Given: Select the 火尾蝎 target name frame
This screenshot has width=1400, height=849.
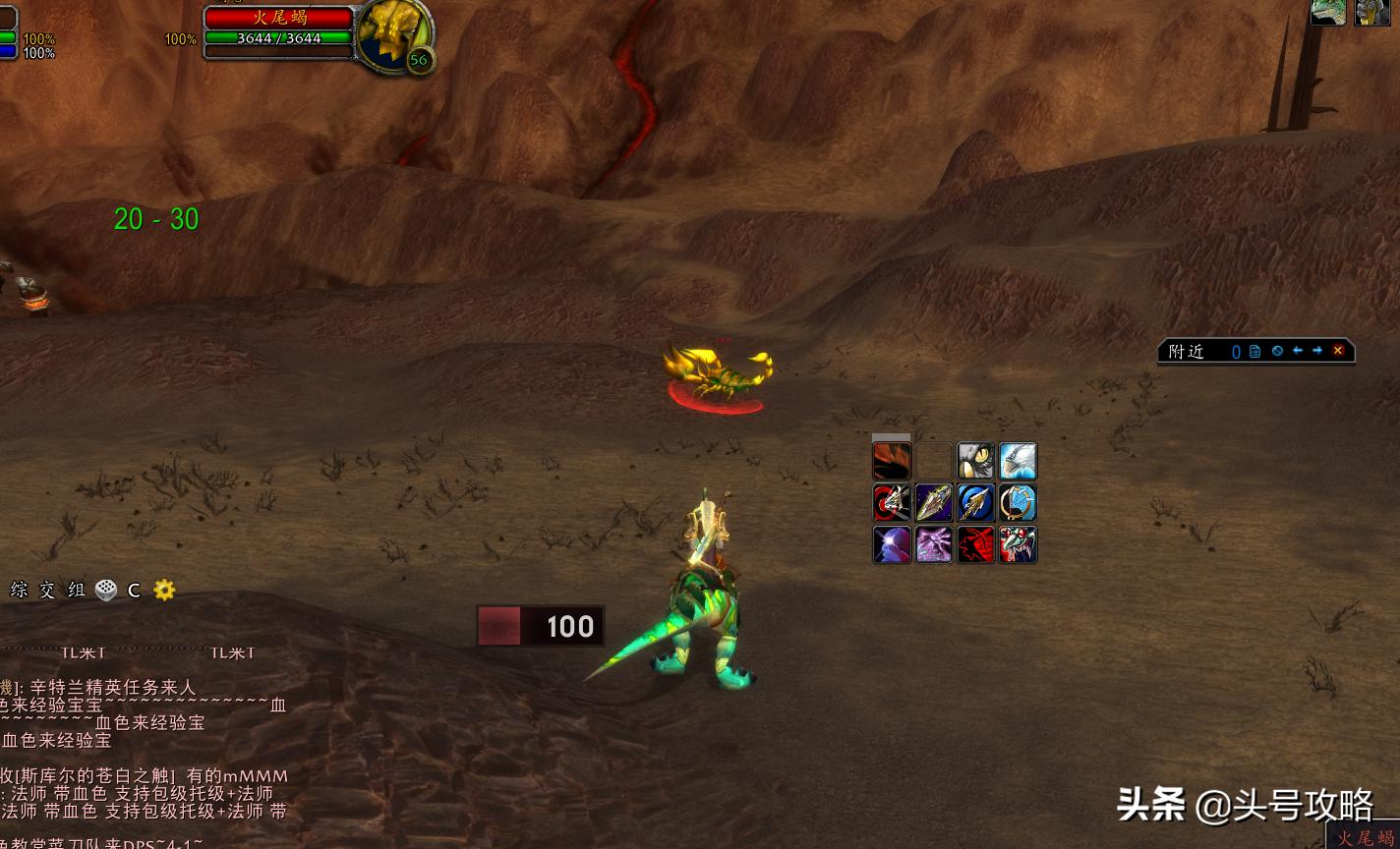Looking at the screenshot, I should [x=278, y=17].
